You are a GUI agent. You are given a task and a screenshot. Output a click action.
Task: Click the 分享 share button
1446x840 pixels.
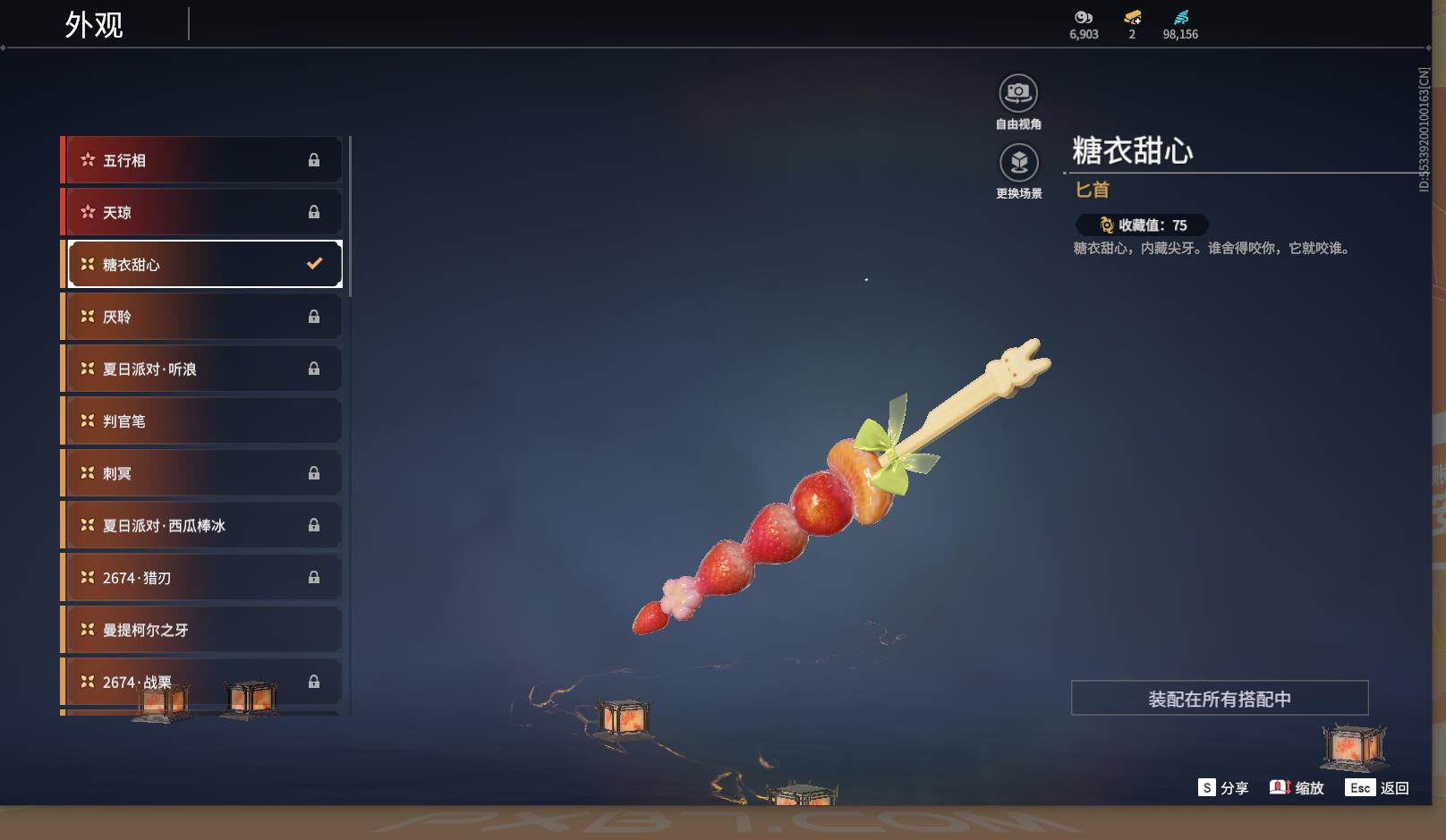1223,788
